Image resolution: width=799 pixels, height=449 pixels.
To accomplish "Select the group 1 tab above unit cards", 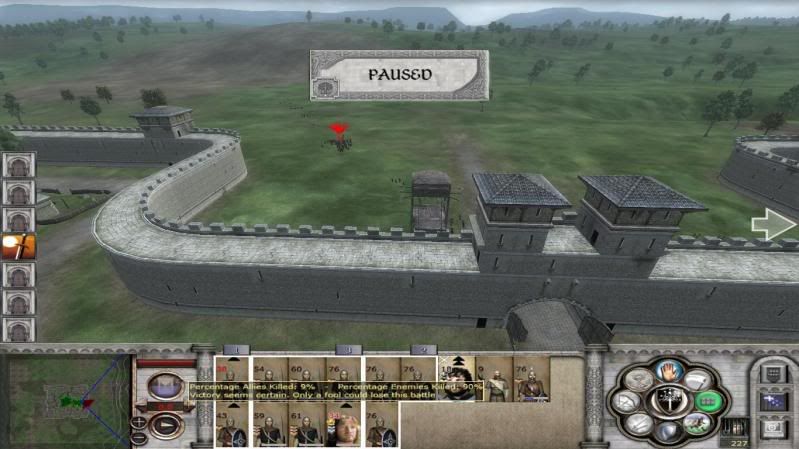I will coord(234,350).
